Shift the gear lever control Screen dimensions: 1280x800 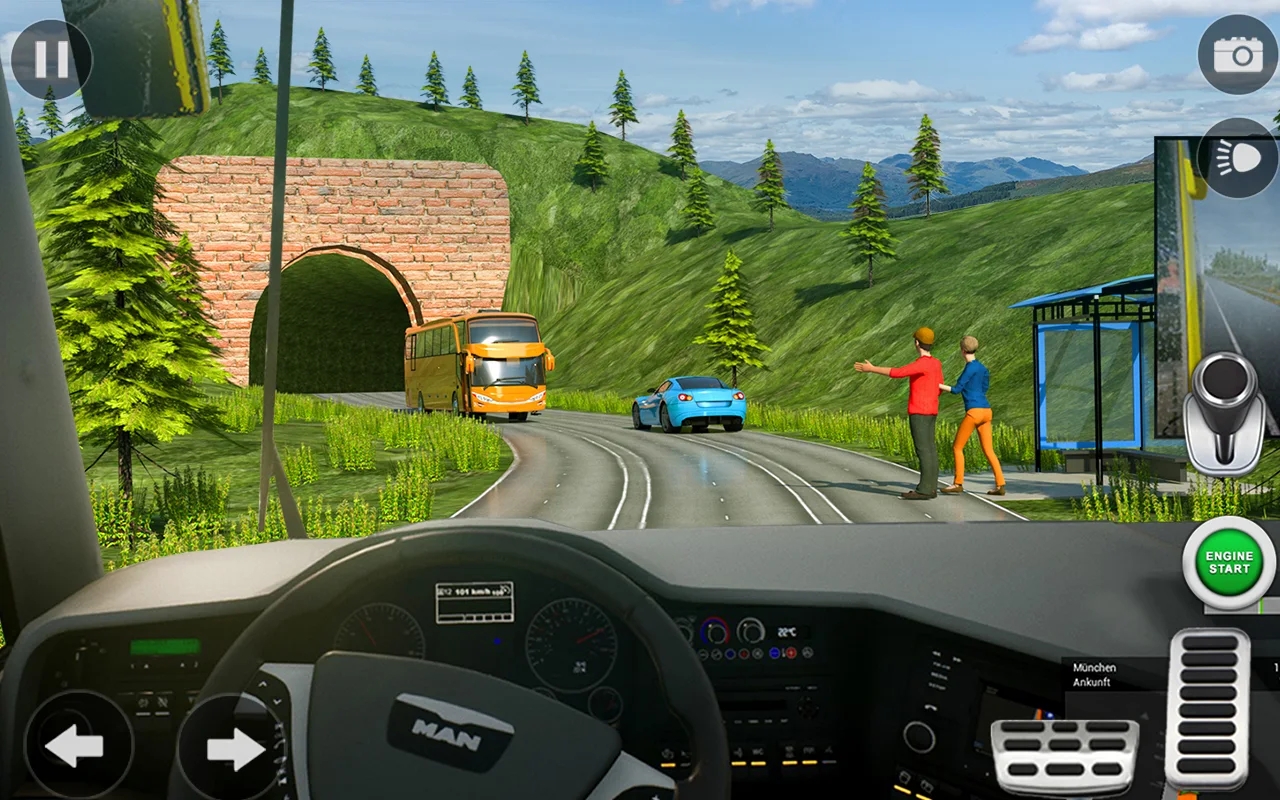point(1224,412)
